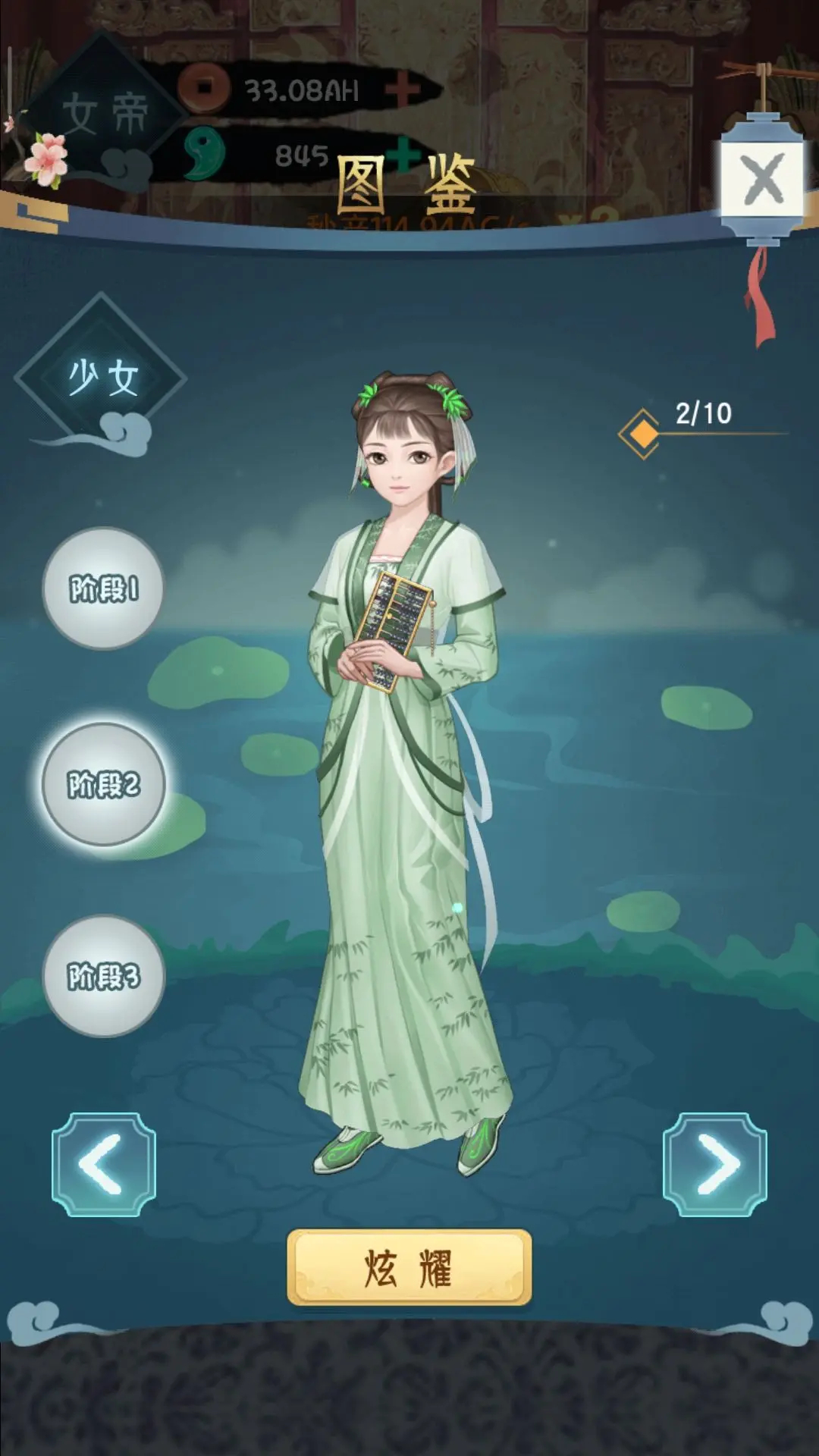Choose the 阶段3 stage button
This screenshot has width=819, height=1456.
[103, 976]
